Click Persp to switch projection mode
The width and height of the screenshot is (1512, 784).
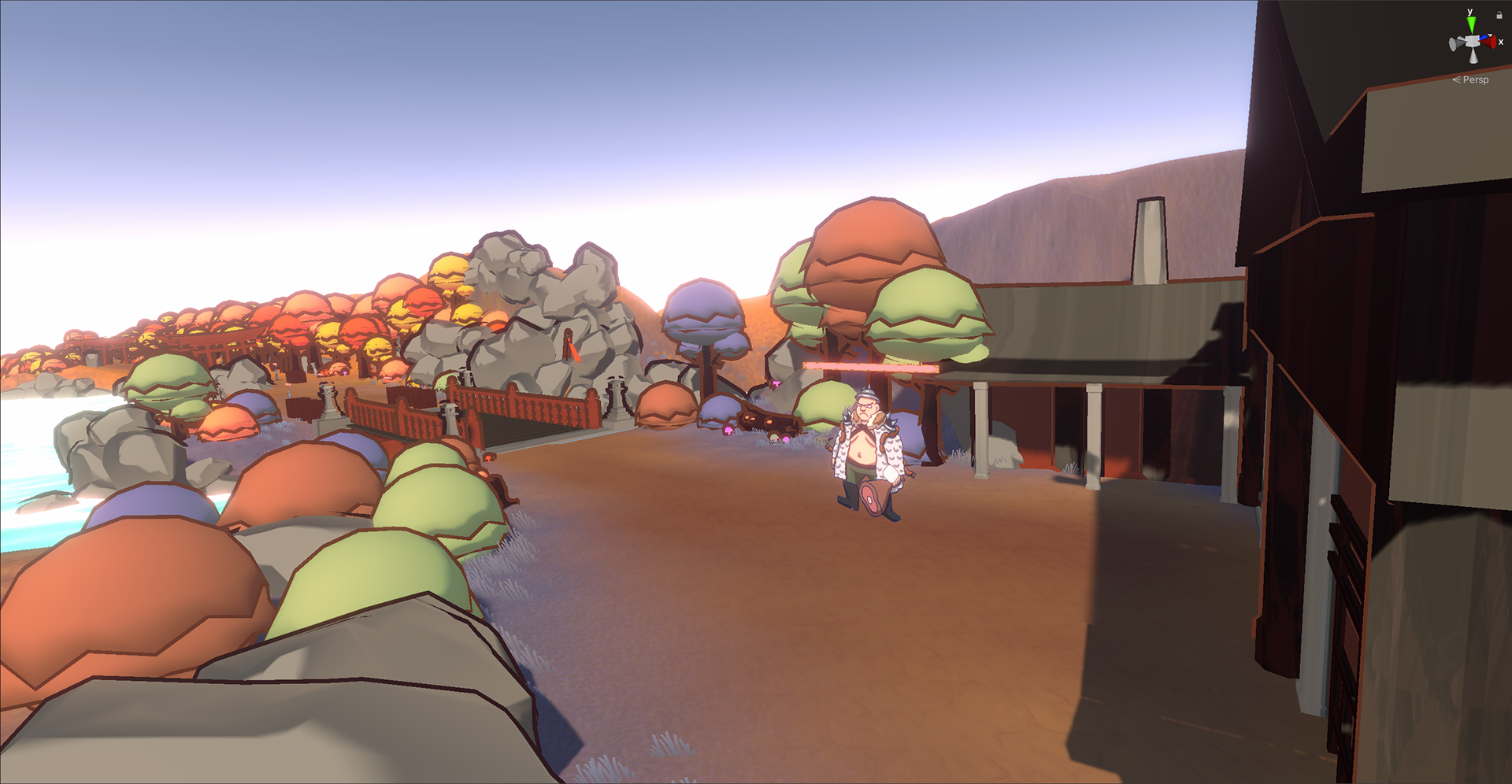(1475, 79)
